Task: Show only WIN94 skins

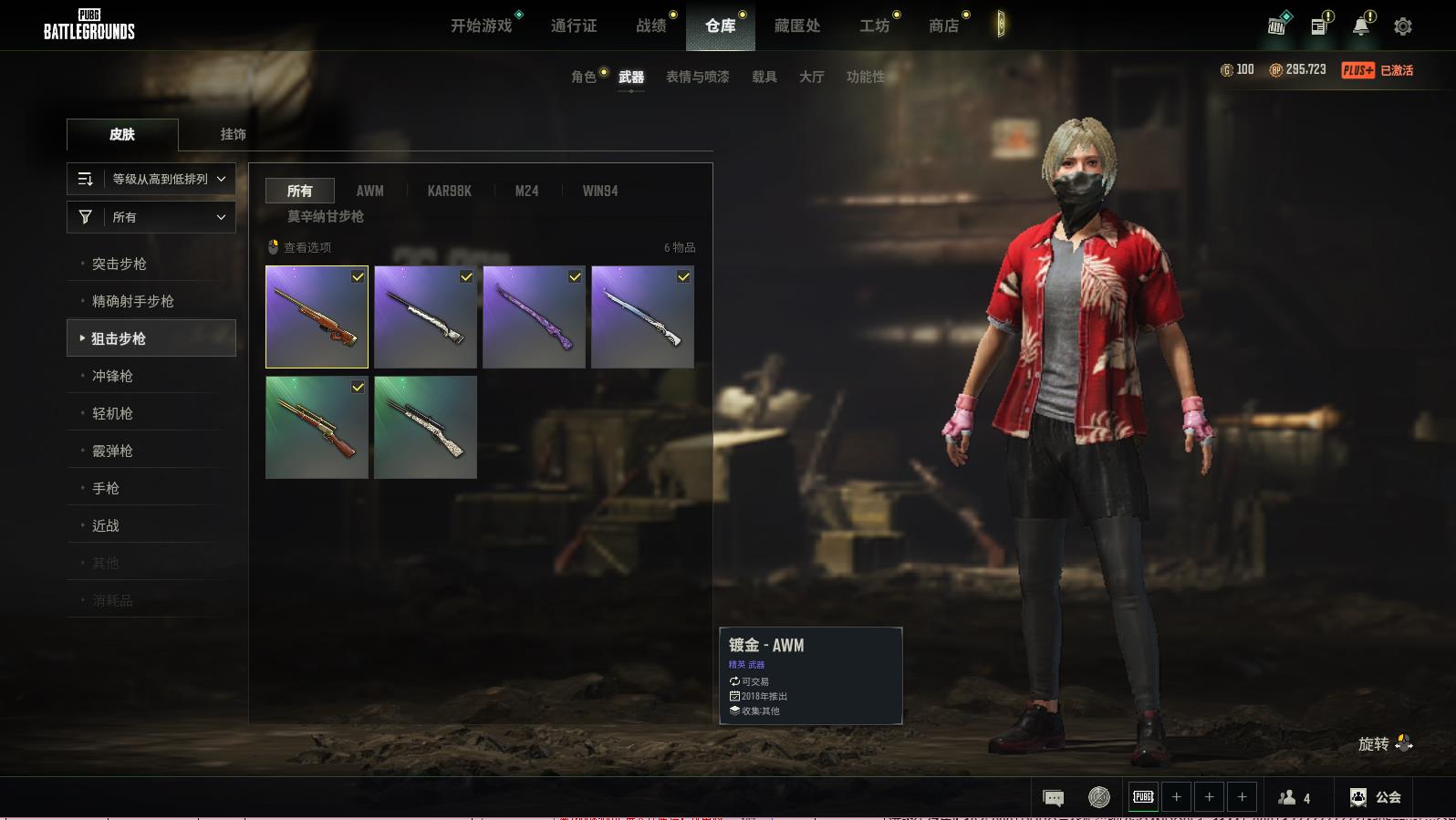Action: pos(599,191)
